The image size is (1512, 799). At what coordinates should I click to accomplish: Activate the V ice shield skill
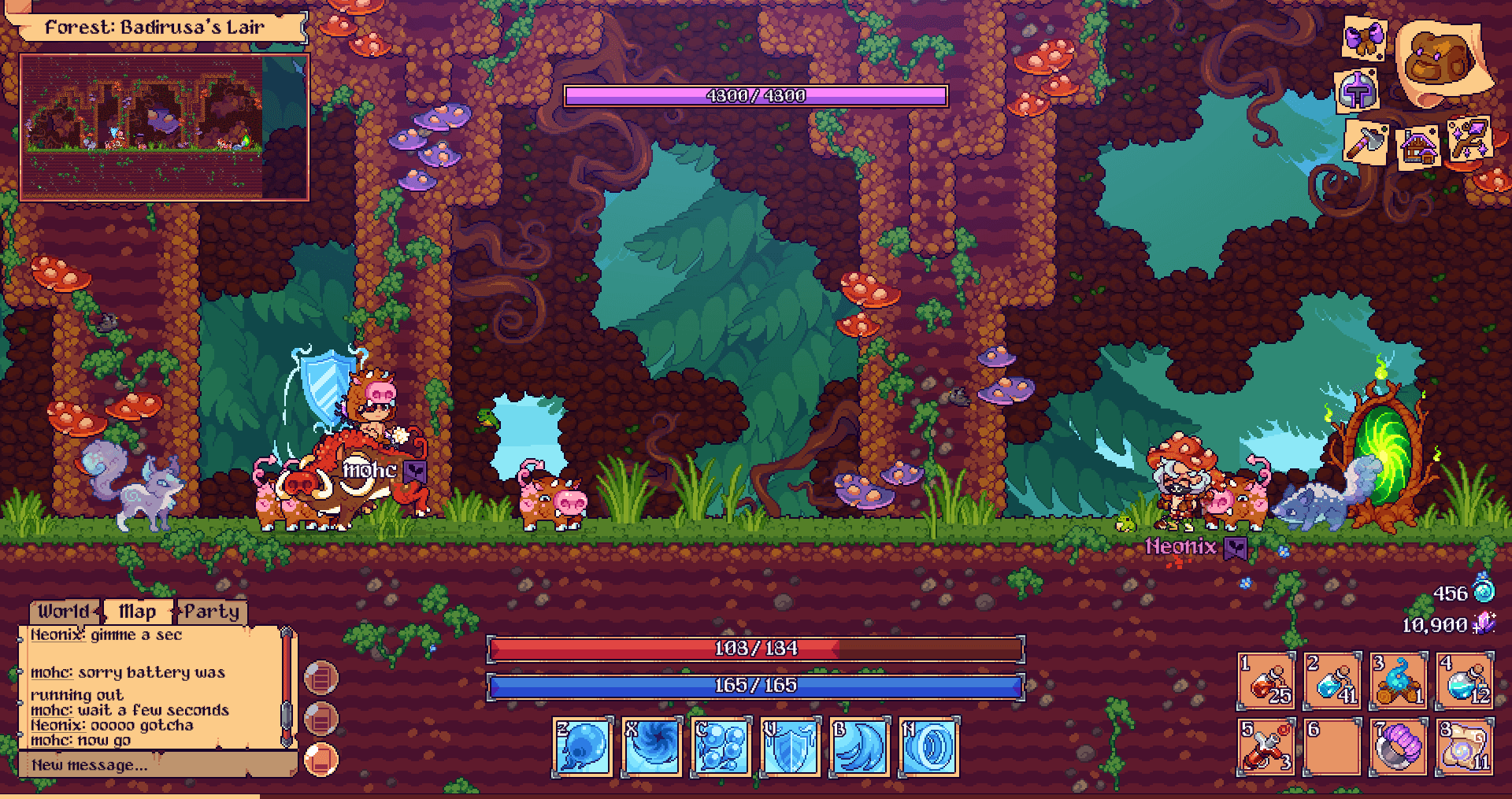(790, 747)
